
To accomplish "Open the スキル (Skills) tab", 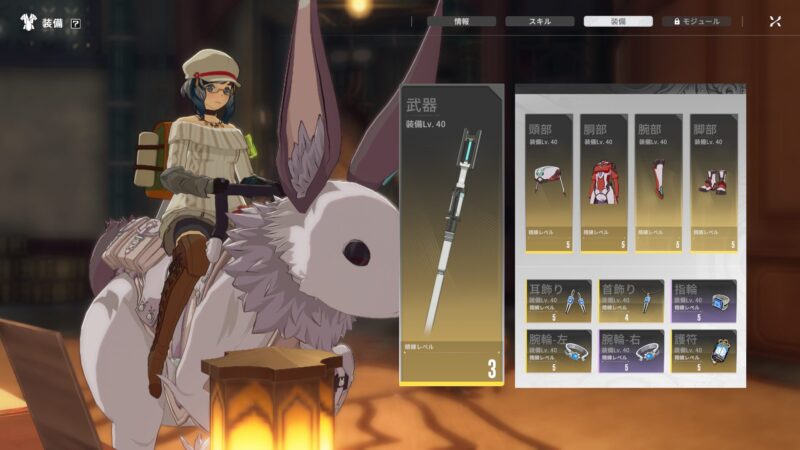I will [539, 21].
